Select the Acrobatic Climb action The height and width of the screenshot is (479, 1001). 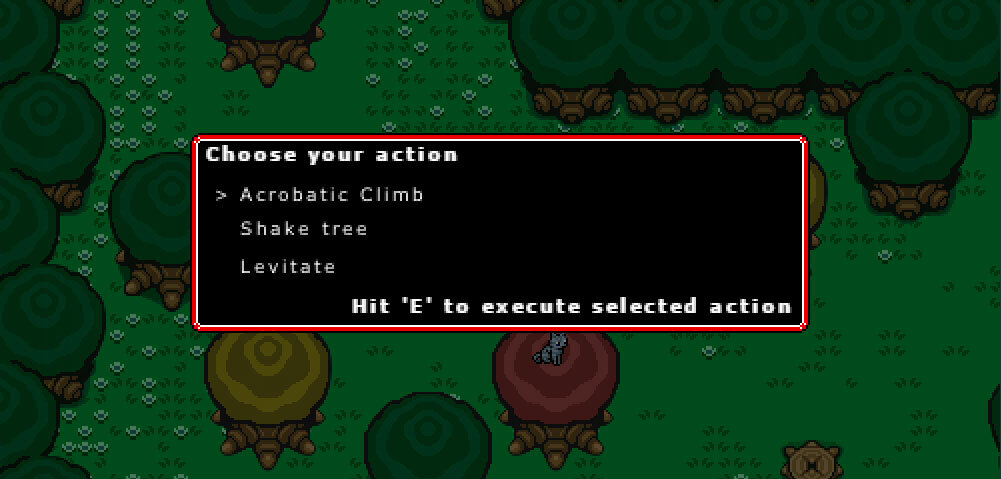coord(331,195)
